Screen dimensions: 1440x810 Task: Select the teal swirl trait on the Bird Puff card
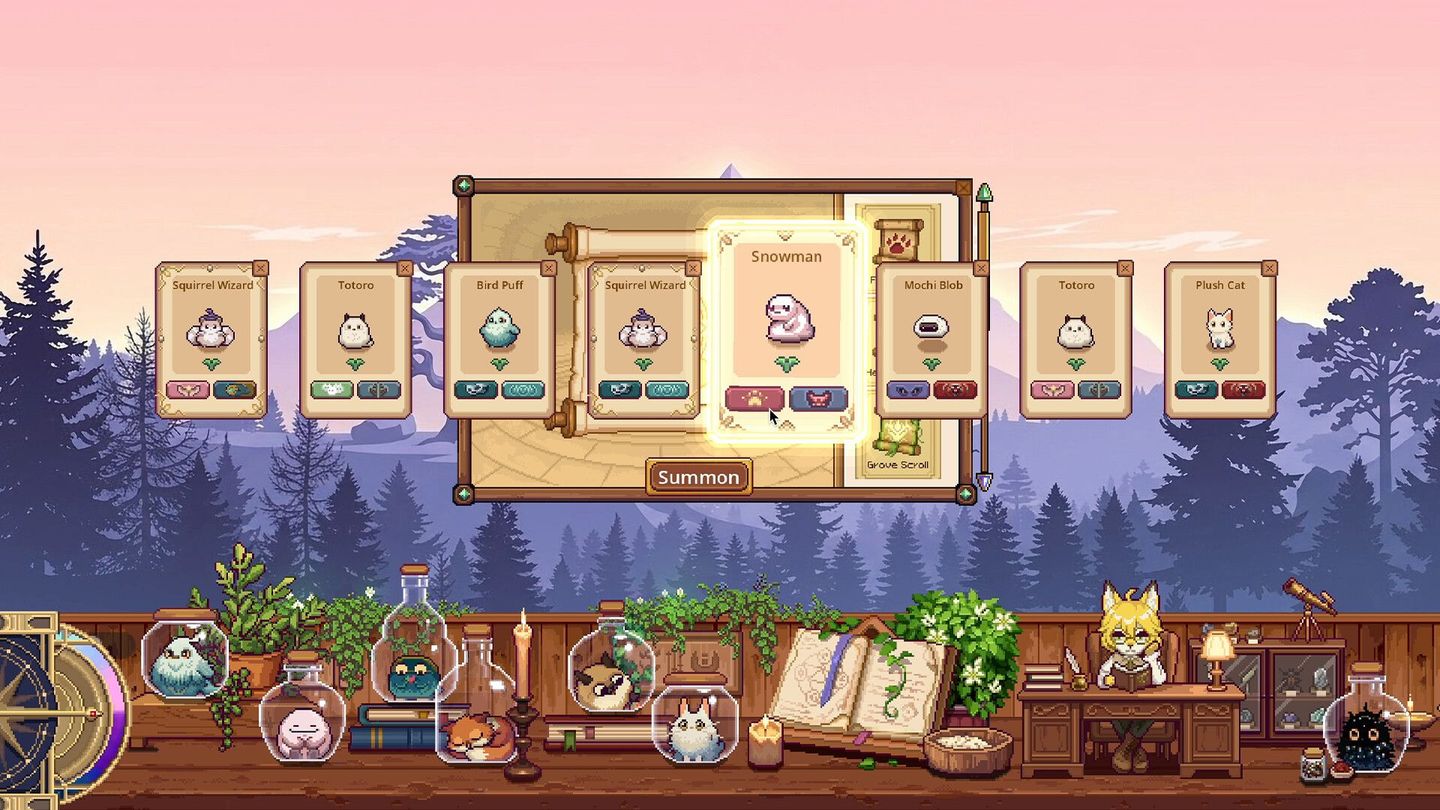(x=523, y=390)
